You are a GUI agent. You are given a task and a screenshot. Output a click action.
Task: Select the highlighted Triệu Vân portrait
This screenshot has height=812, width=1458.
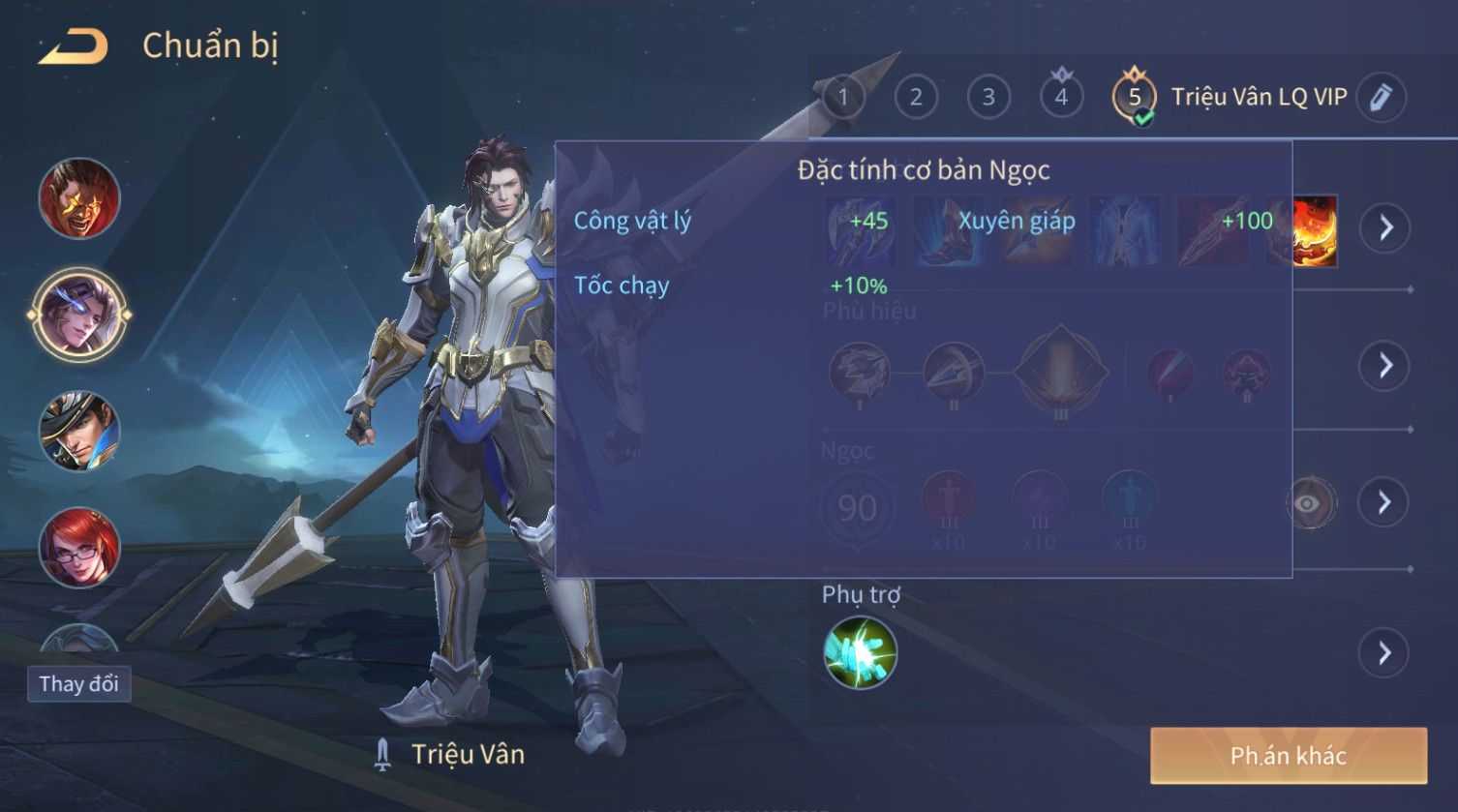tap(79, 315)
